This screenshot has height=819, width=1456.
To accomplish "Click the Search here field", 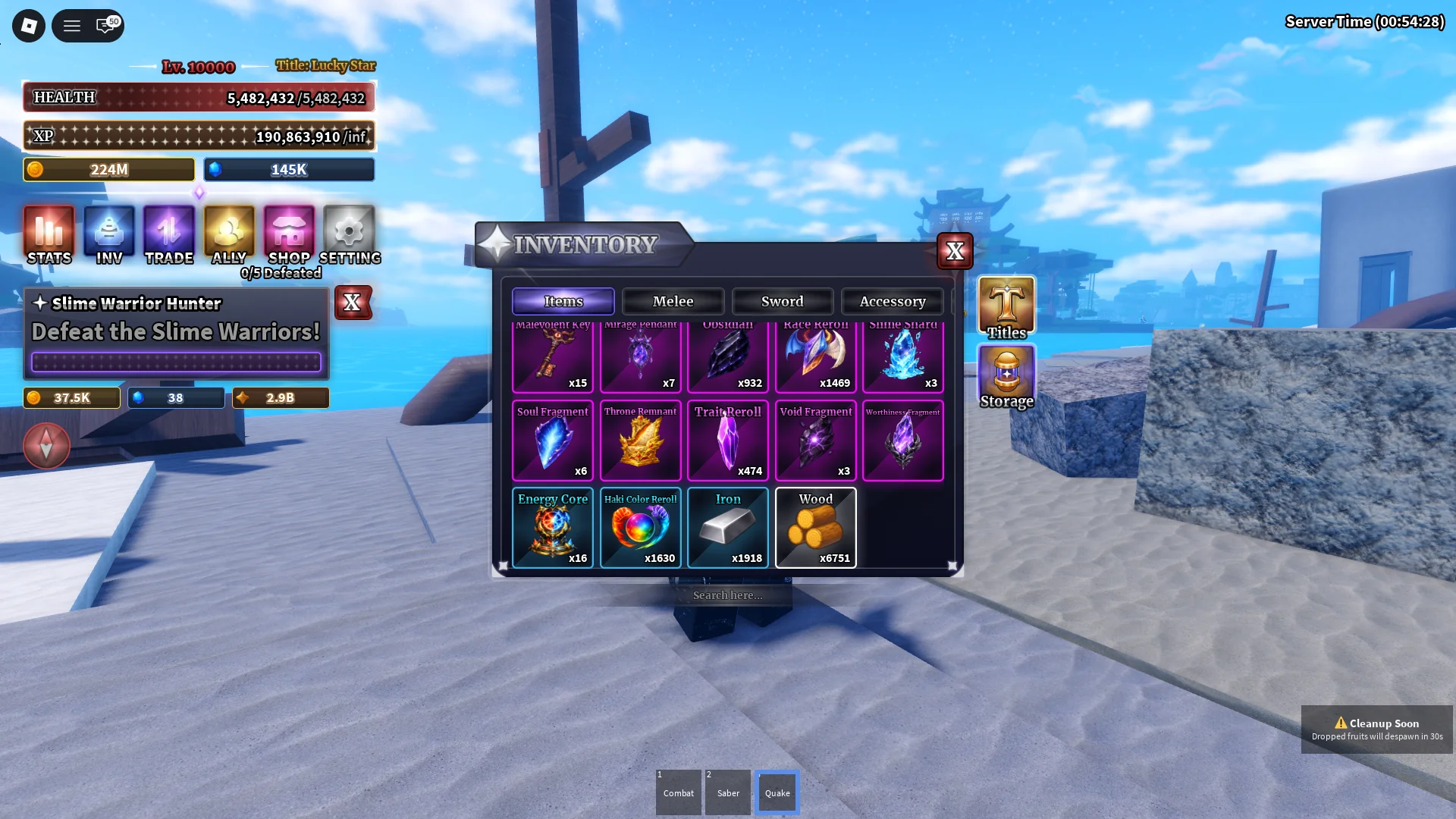I will pyautogui.click(x=726, y=595).
